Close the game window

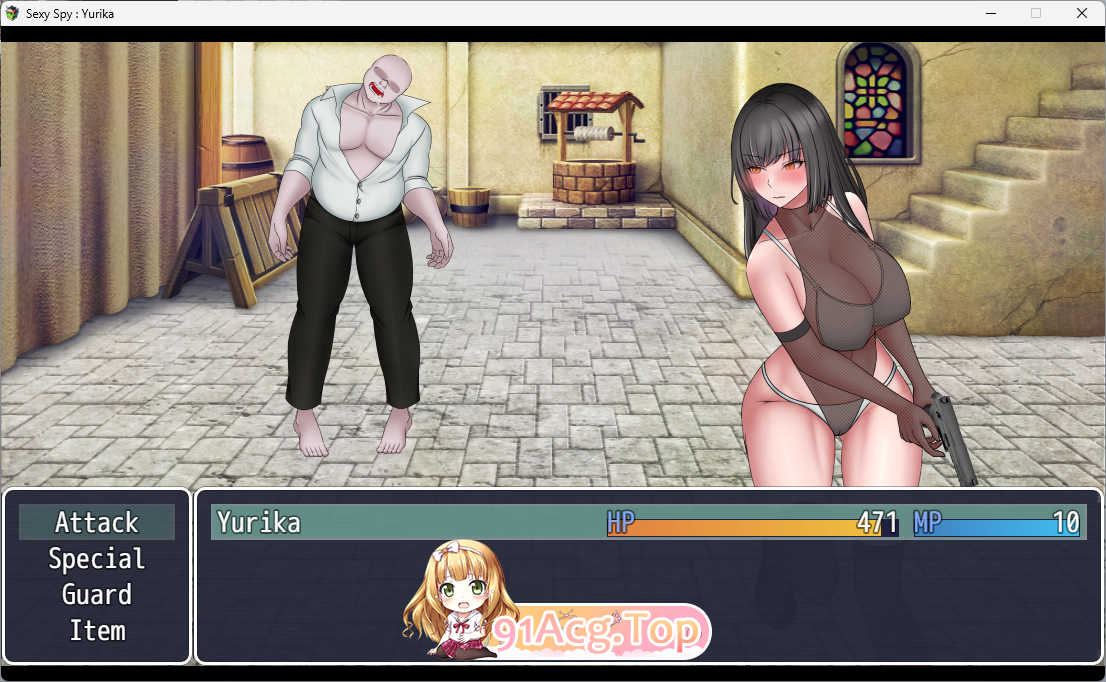pyautogui.click(x=1082, y=13)
